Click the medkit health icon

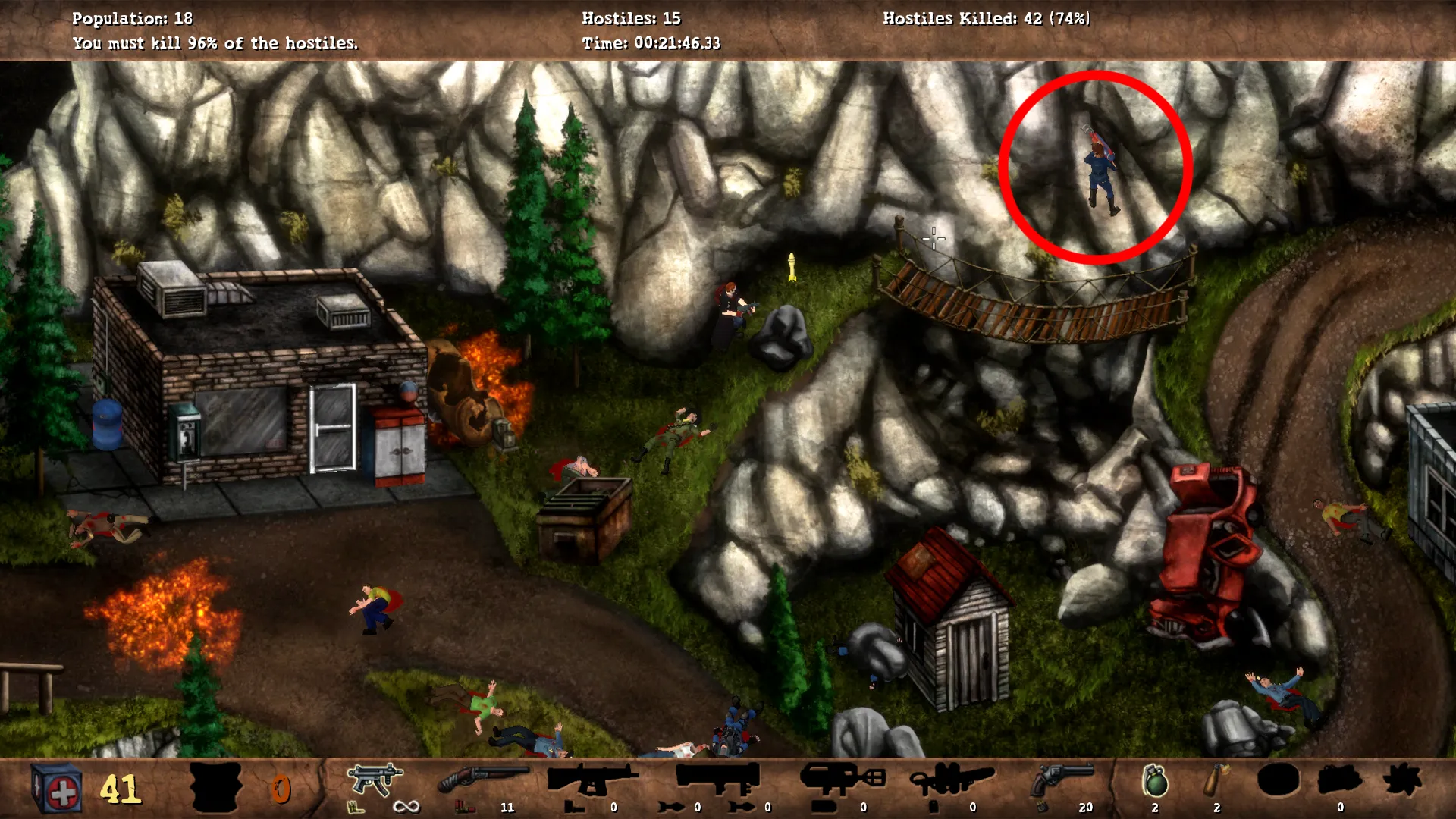click(57, 789)
